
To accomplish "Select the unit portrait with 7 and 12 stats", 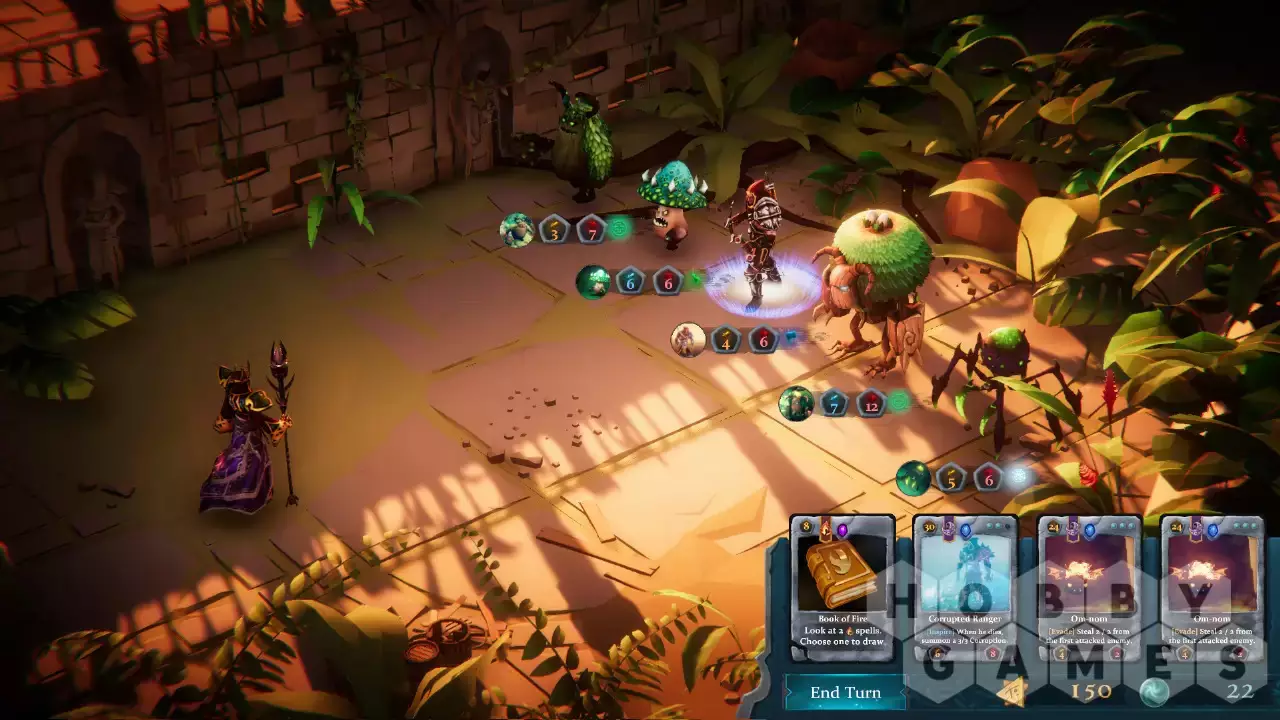I will click(x=796, y=403).
